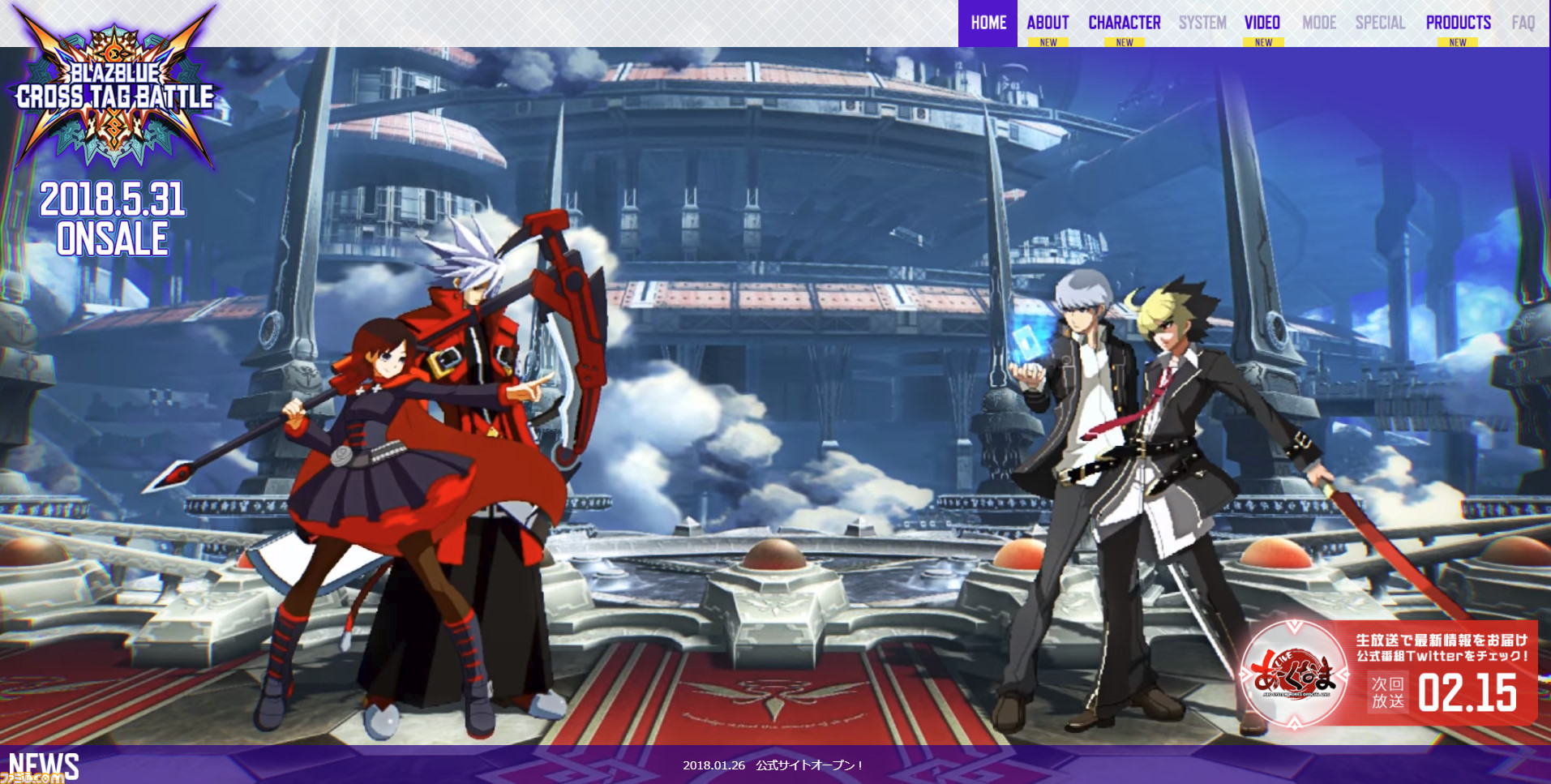Viewport: 1551px width, 784px height.
Task: Select the SYSTEM menu entry
Action: pos(1202,23)
